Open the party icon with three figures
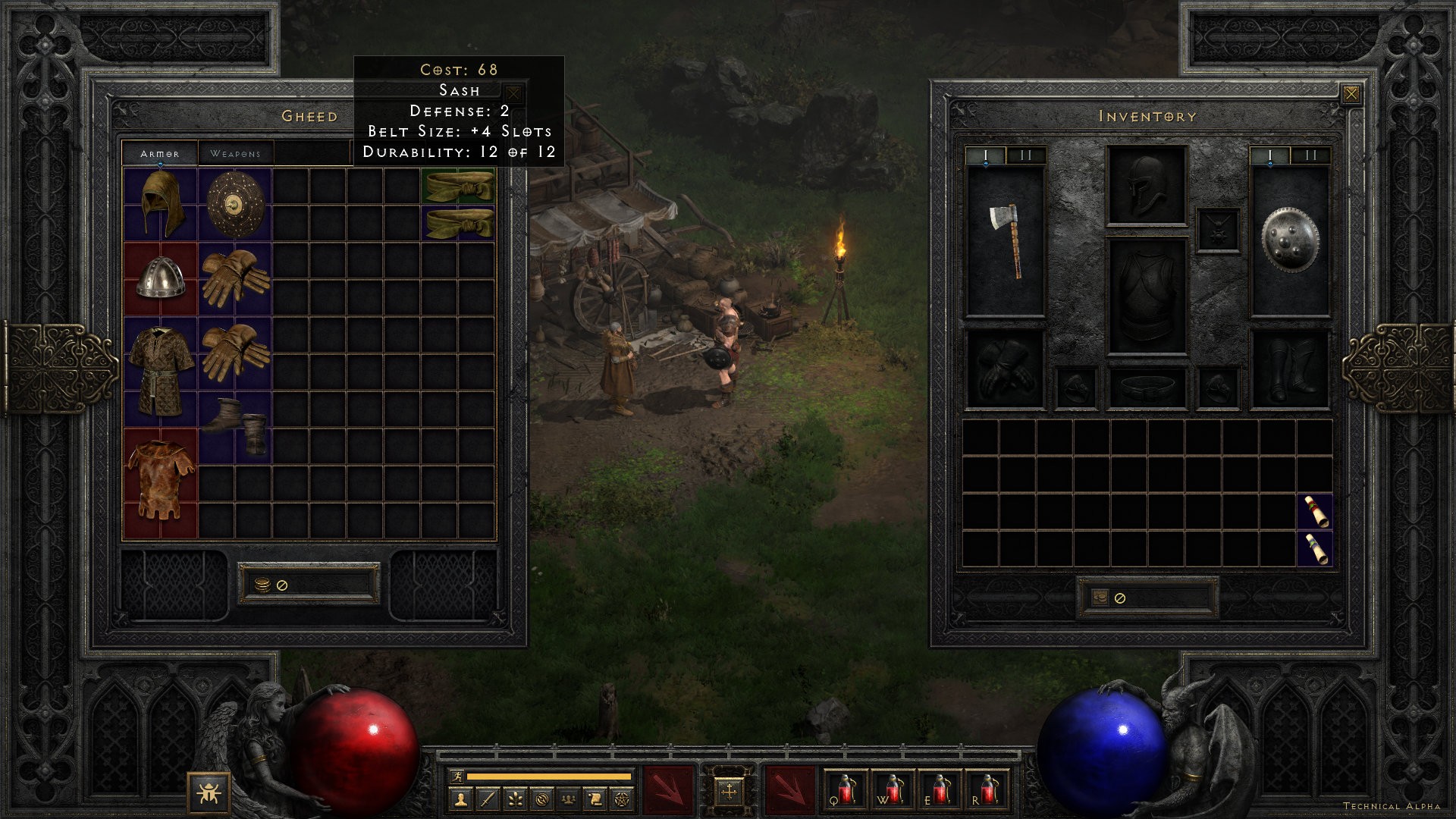Viewport: 1456px width, 819px height. (568, 799)
